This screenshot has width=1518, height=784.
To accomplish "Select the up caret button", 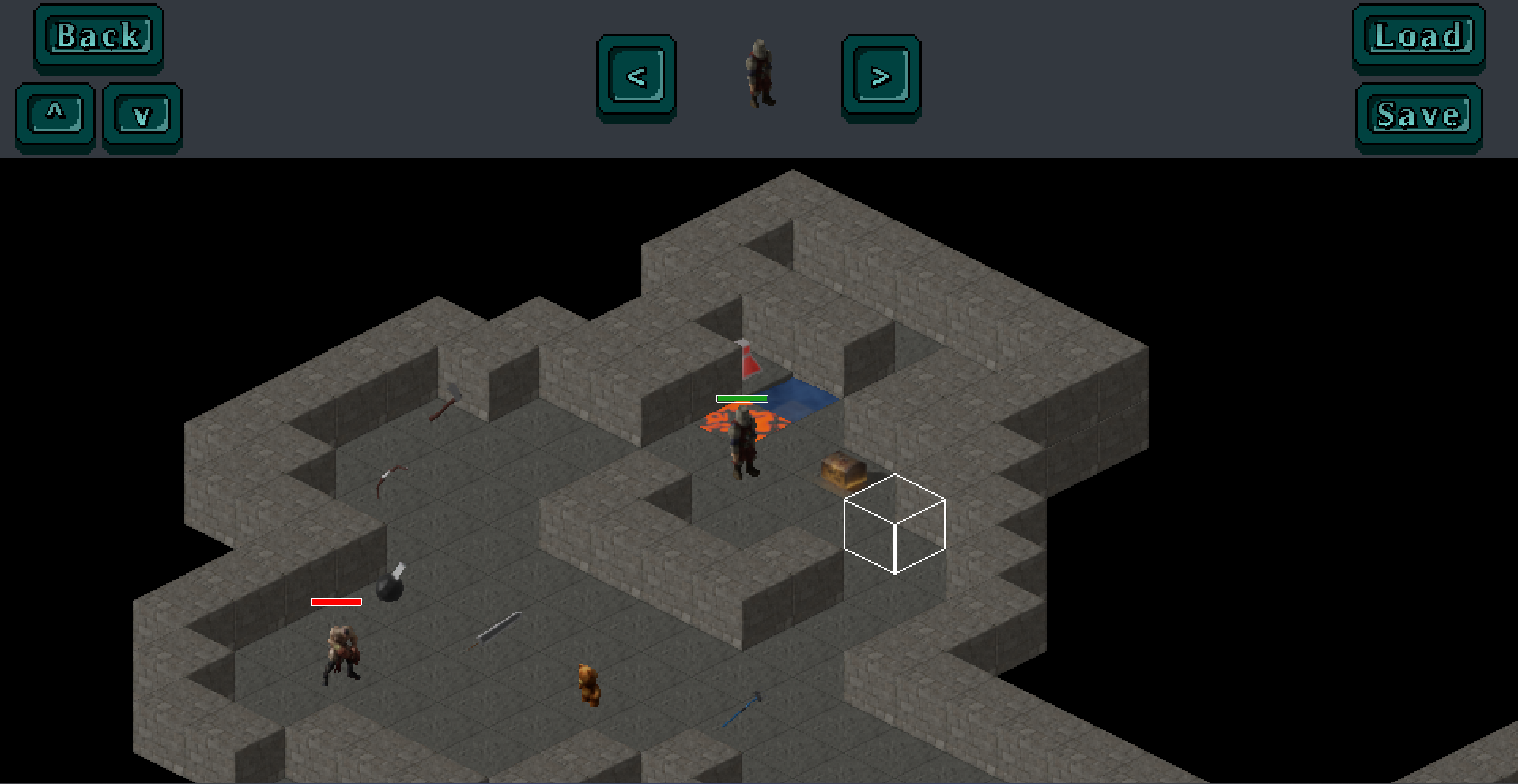I will coord(55,116).
